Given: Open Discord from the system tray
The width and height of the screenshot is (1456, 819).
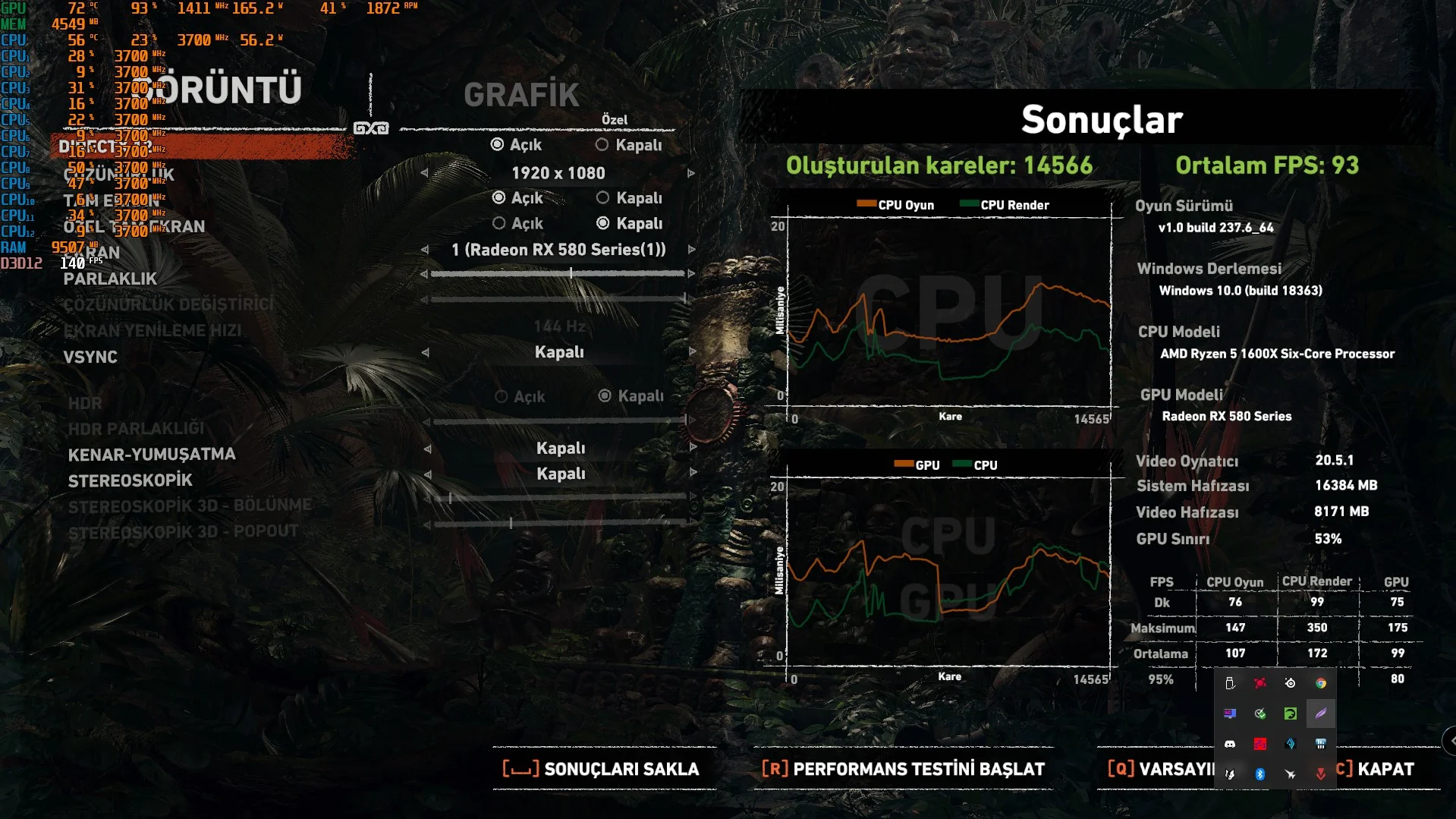Looking at the screenshot, I should [x=1230, y=744].
